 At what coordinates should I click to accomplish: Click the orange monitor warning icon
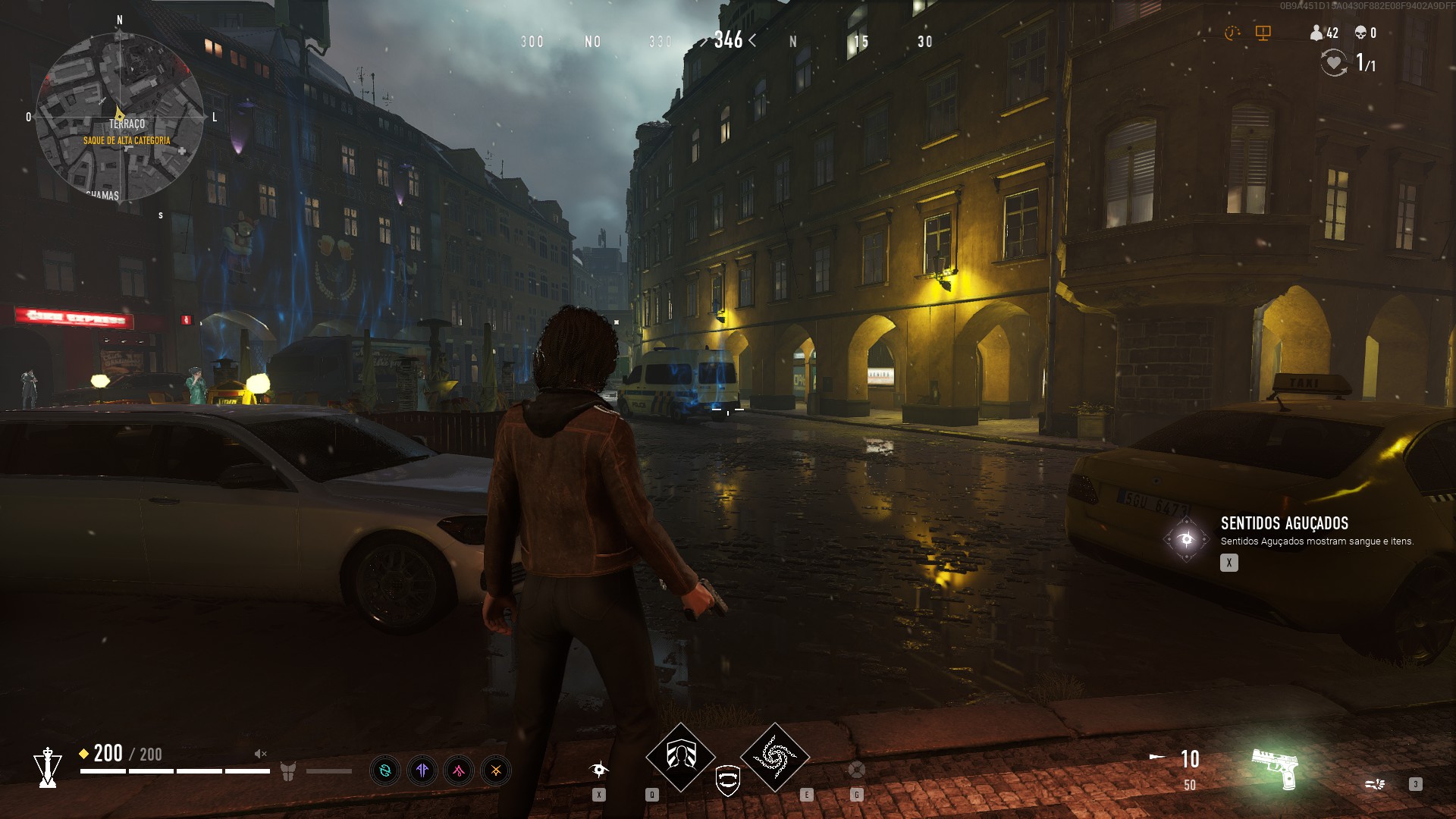pos(1263,33)
